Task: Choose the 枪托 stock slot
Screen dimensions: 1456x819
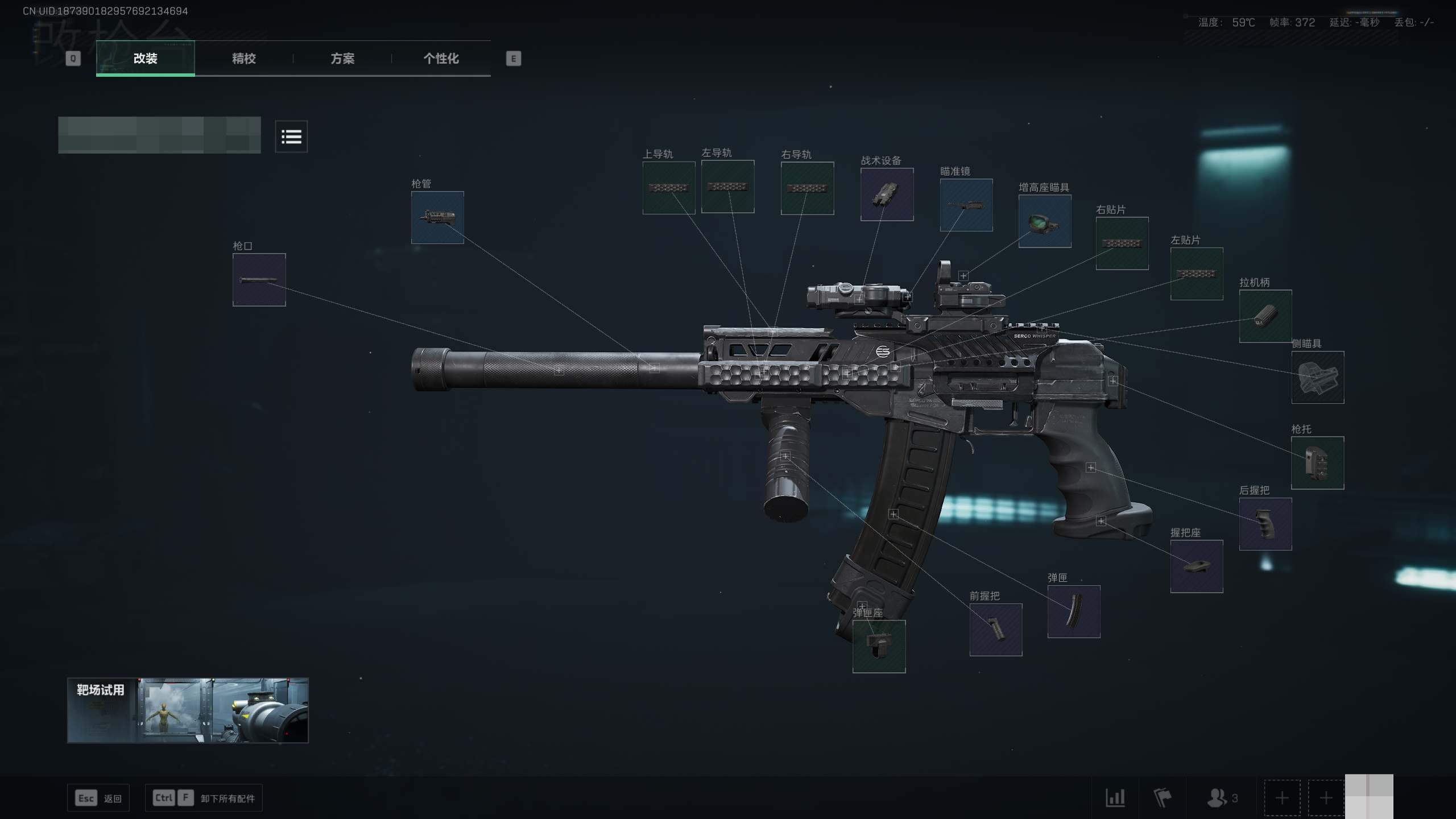Action: 1317,463
